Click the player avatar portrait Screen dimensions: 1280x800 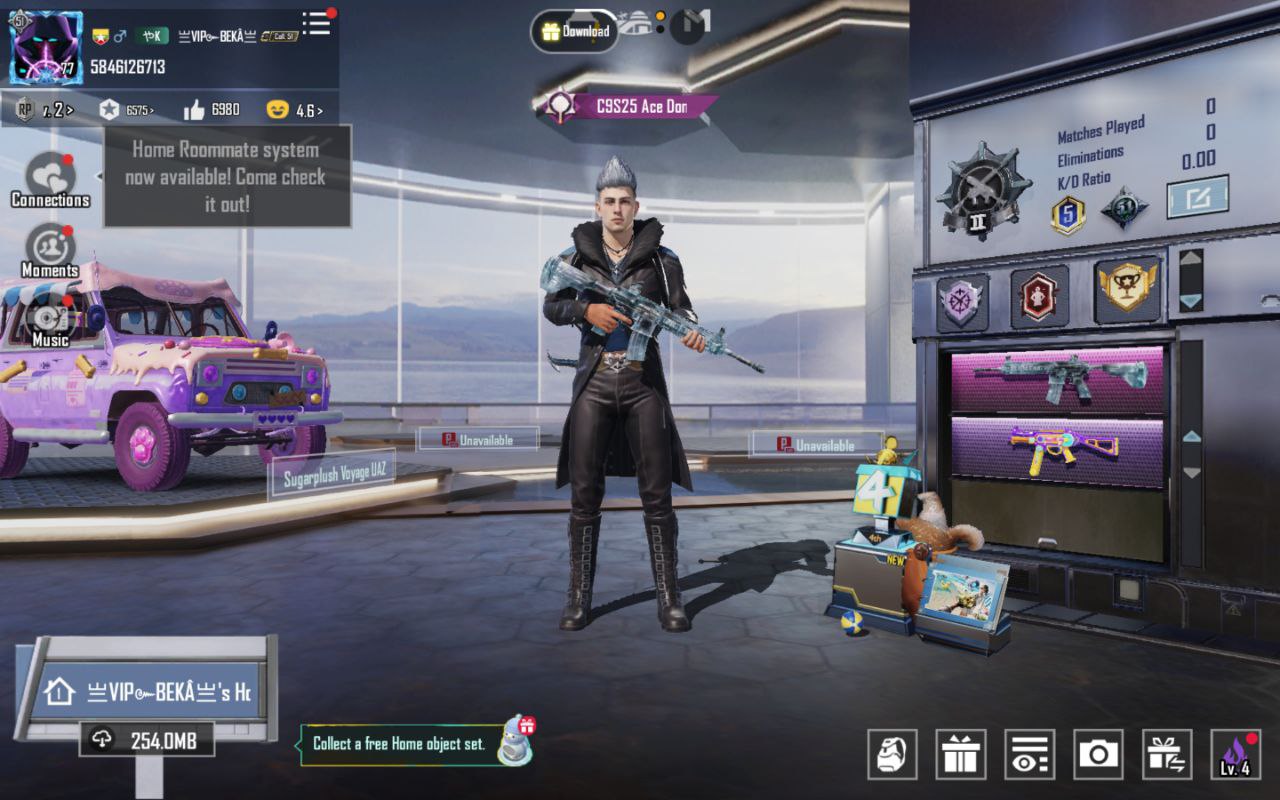46,48
